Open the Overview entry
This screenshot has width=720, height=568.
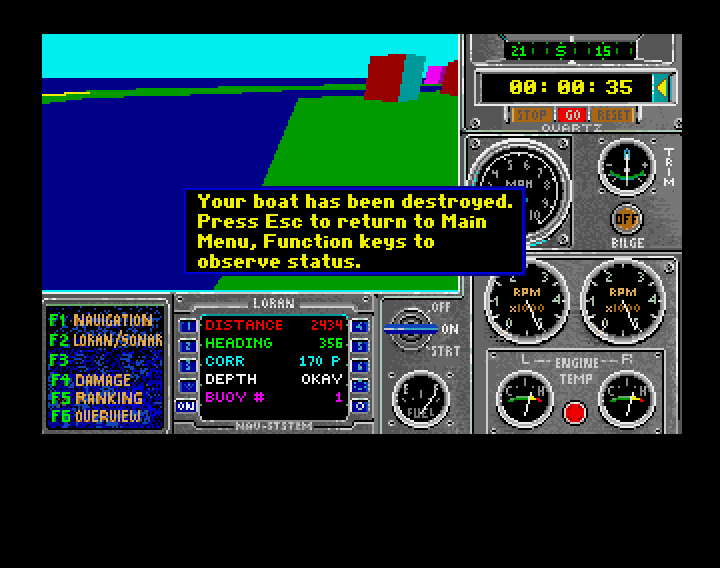[x=100, y=416]
